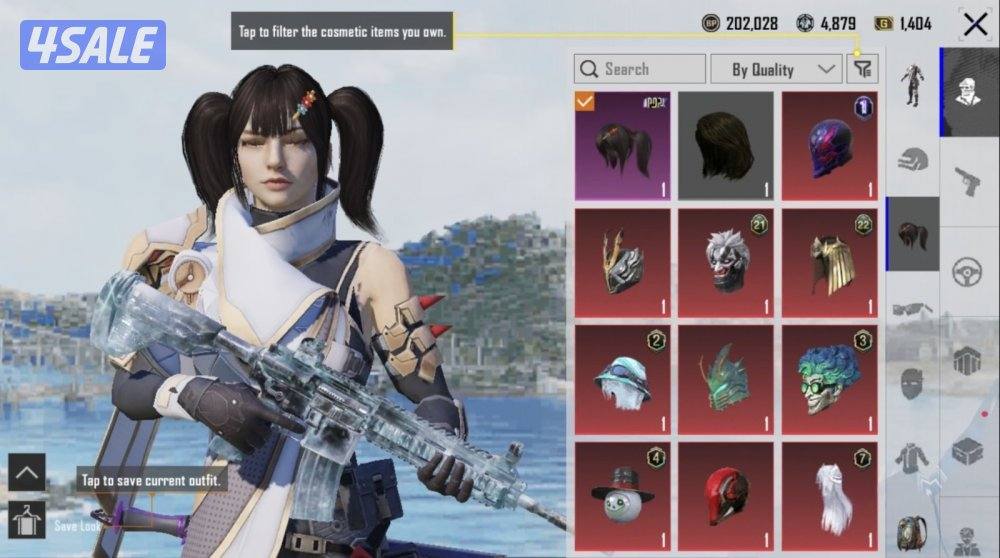This screenshot has width=1000, height=558.
Task: Select the purple glowing helmet item
Action: (x=829, y=145)
